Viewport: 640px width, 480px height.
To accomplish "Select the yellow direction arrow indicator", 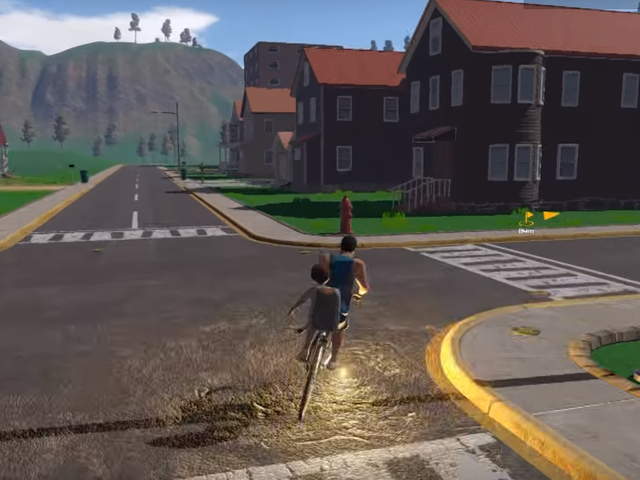I will 551,215.
